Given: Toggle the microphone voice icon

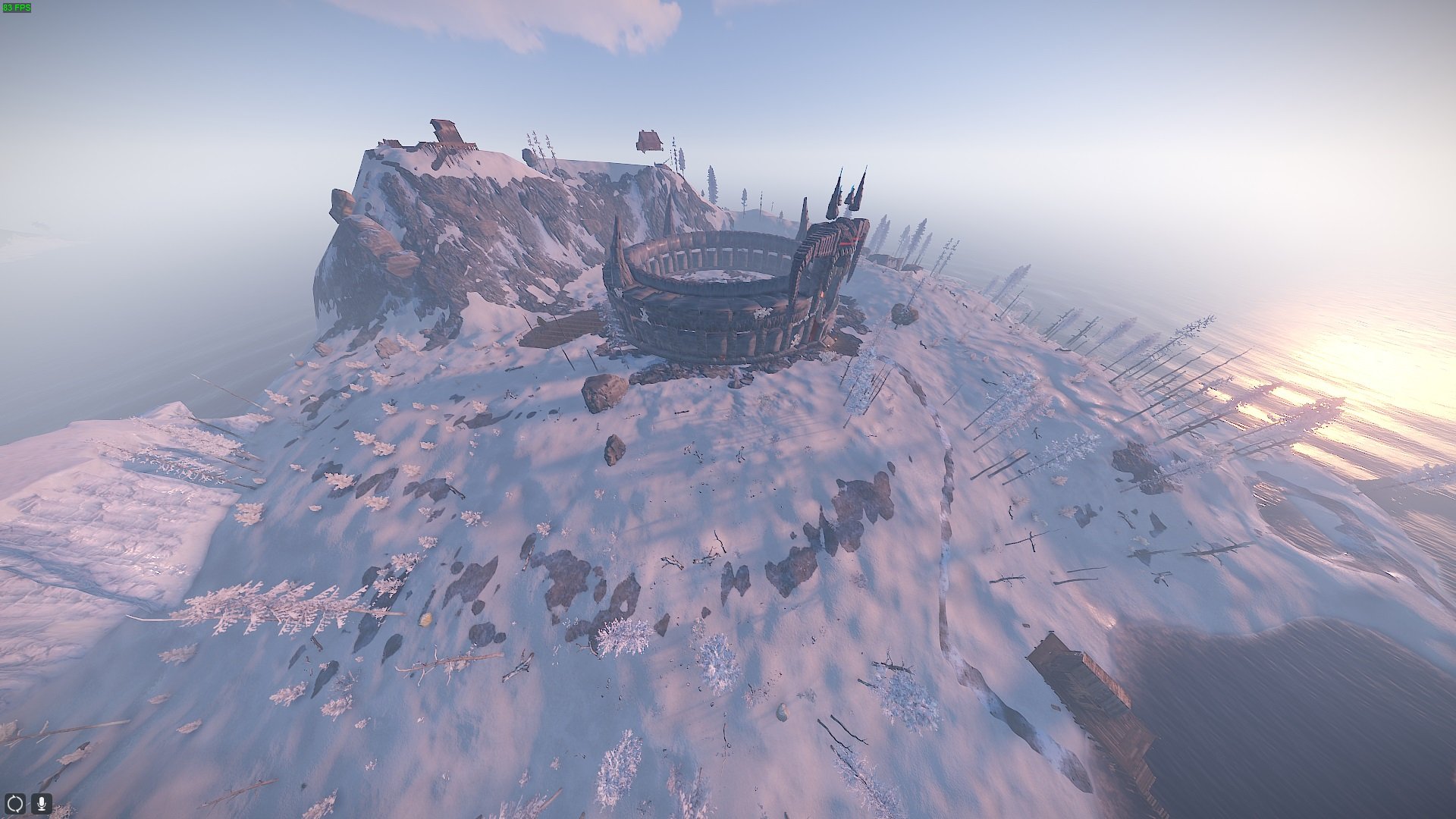Looking at the screenshot, I should 41,802.
